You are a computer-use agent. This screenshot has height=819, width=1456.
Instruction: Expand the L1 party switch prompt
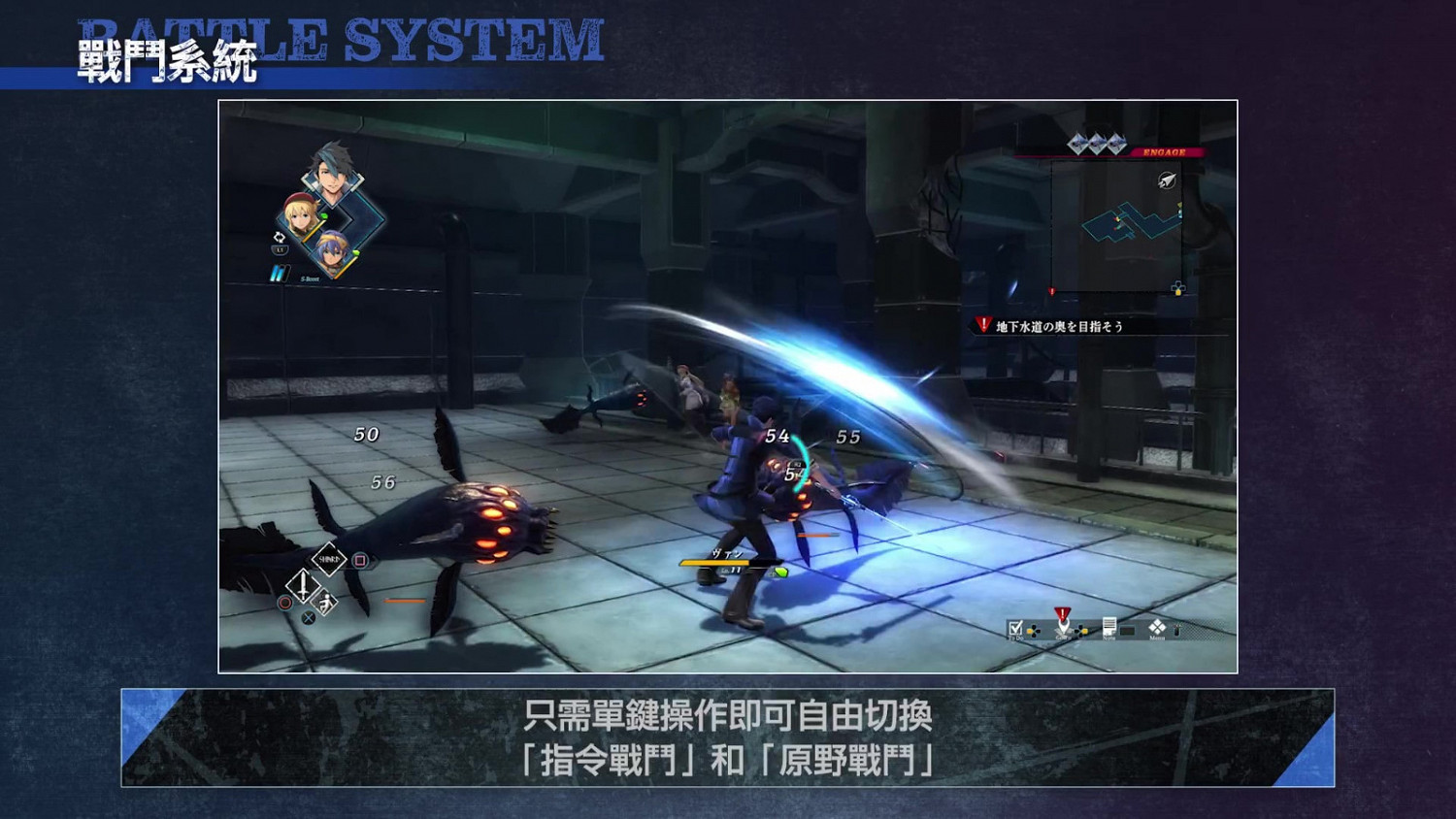pos(280,249)
